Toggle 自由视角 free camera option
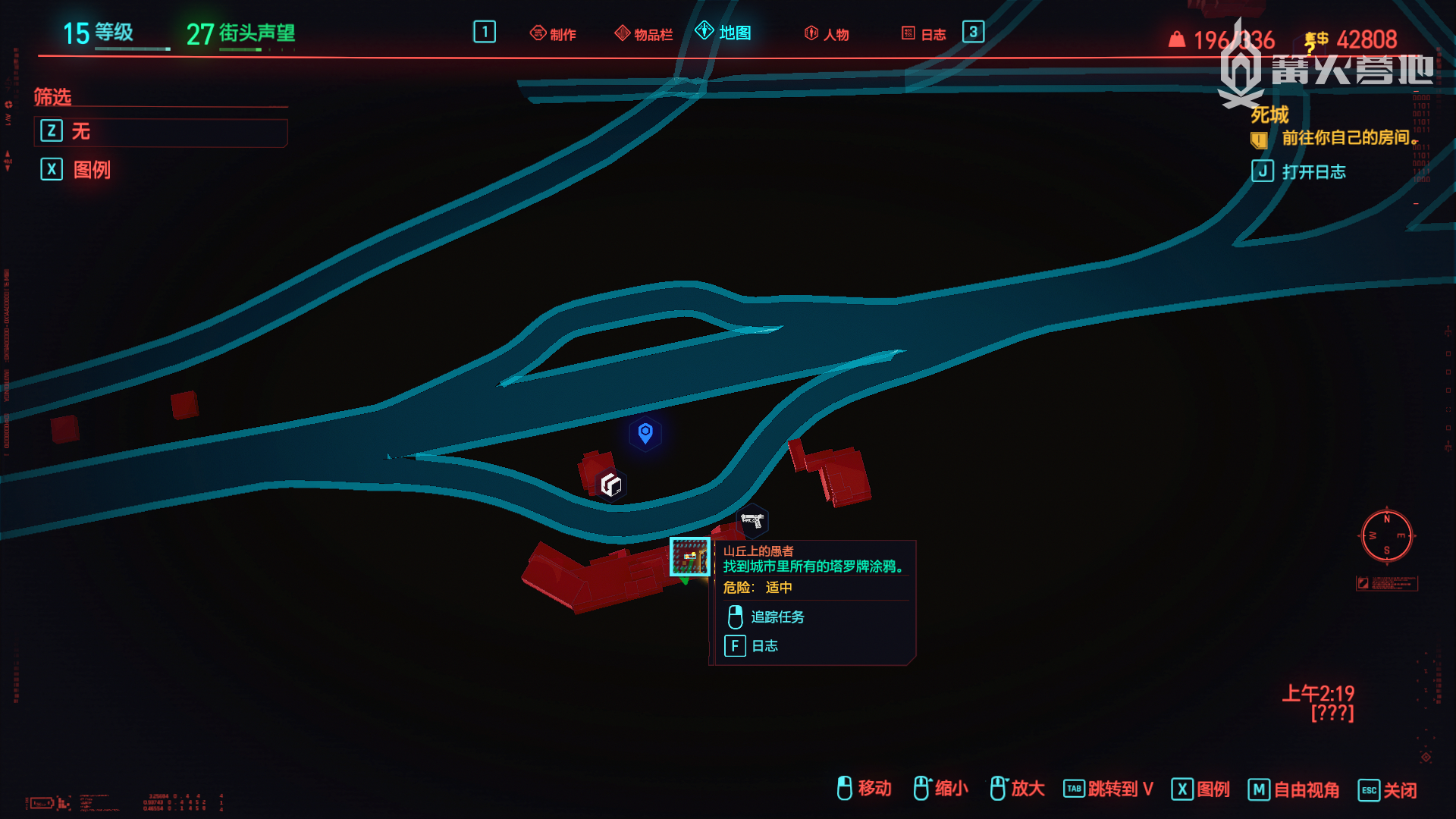 coord(1305,789)
